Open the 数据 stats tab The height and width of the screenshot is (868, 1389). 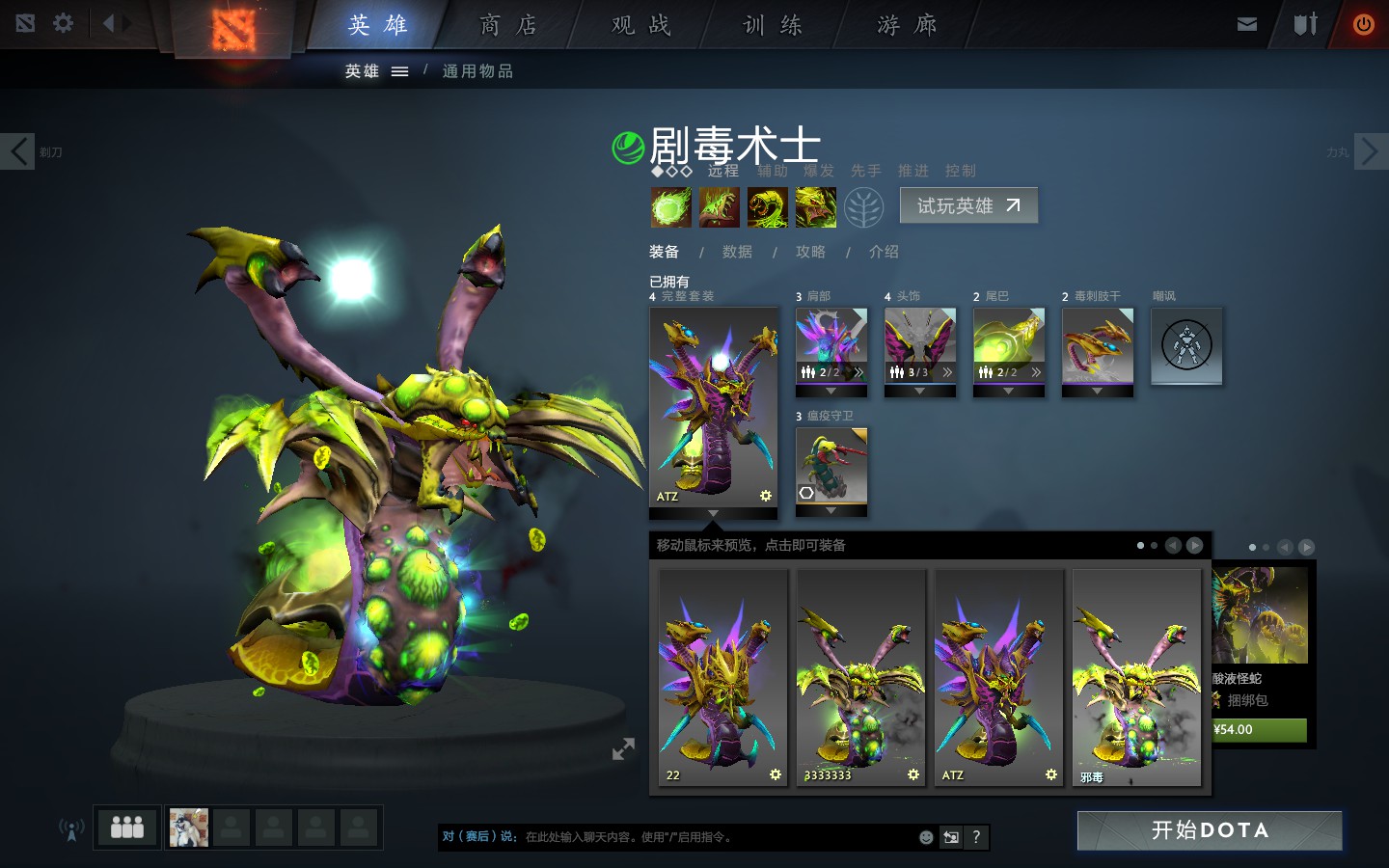(738, 252)
